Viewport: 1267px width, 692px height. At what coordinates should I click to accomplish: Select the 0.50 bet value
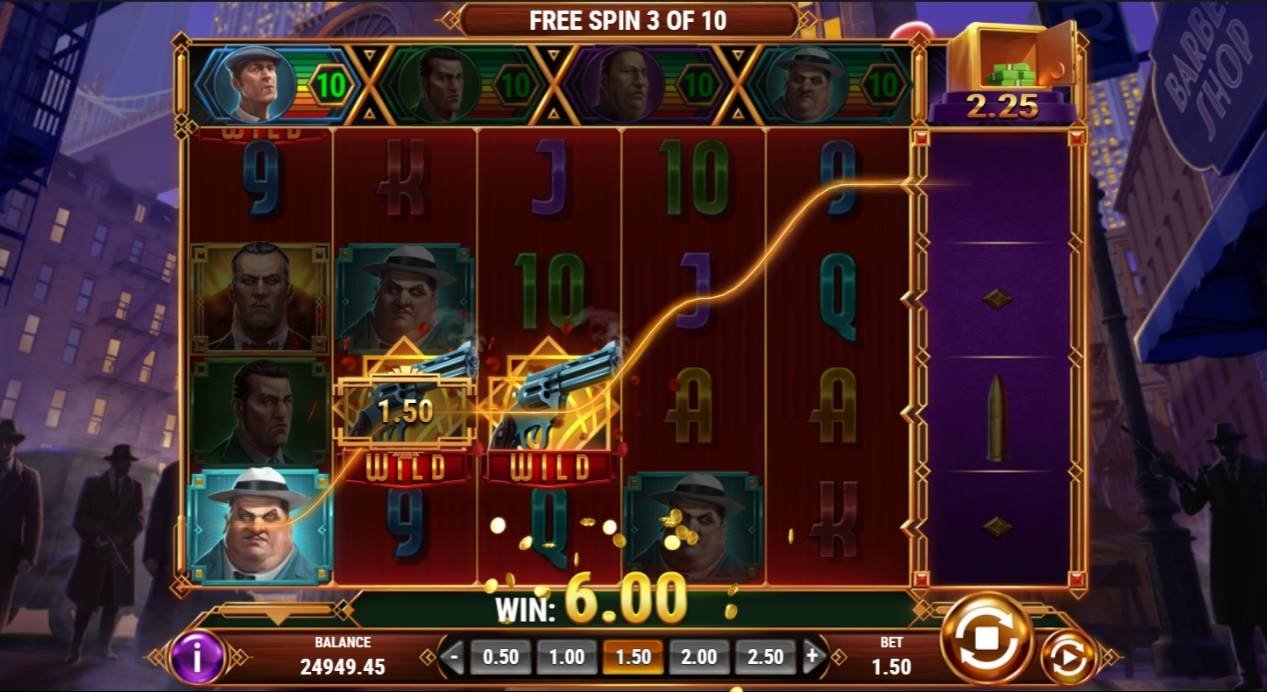tap(501, 657)
